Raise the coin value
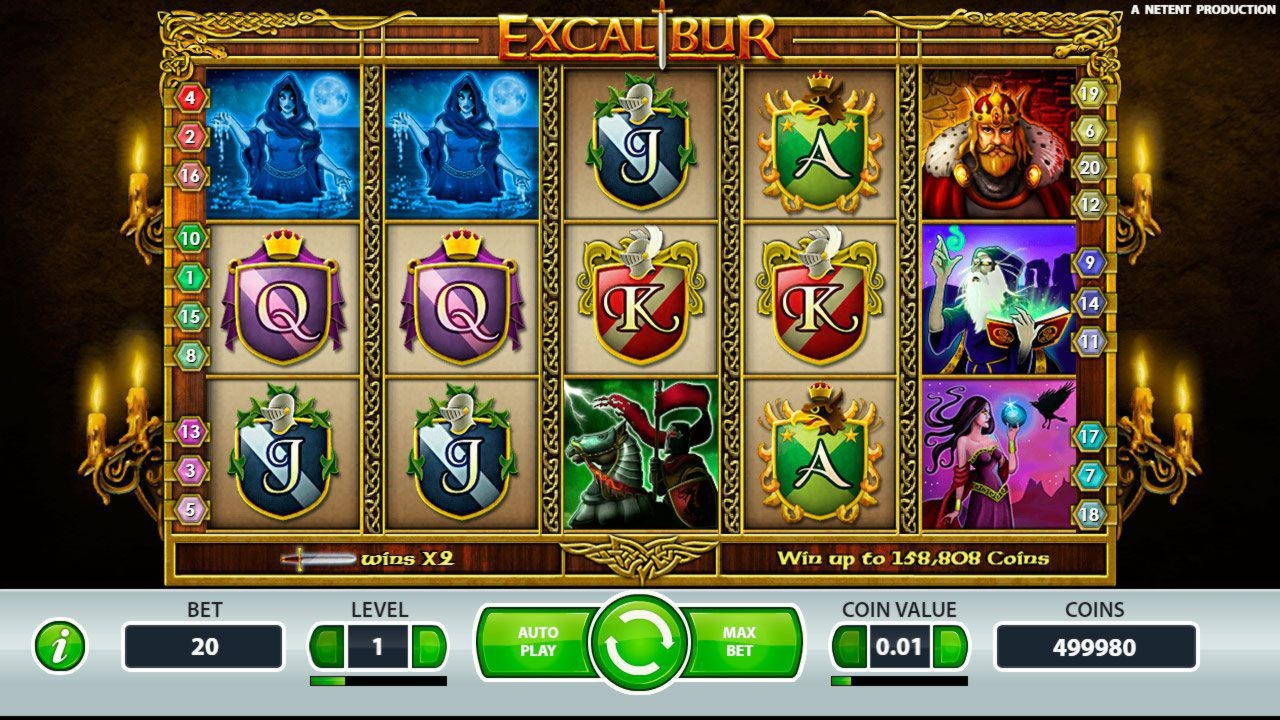 point(950,647)
